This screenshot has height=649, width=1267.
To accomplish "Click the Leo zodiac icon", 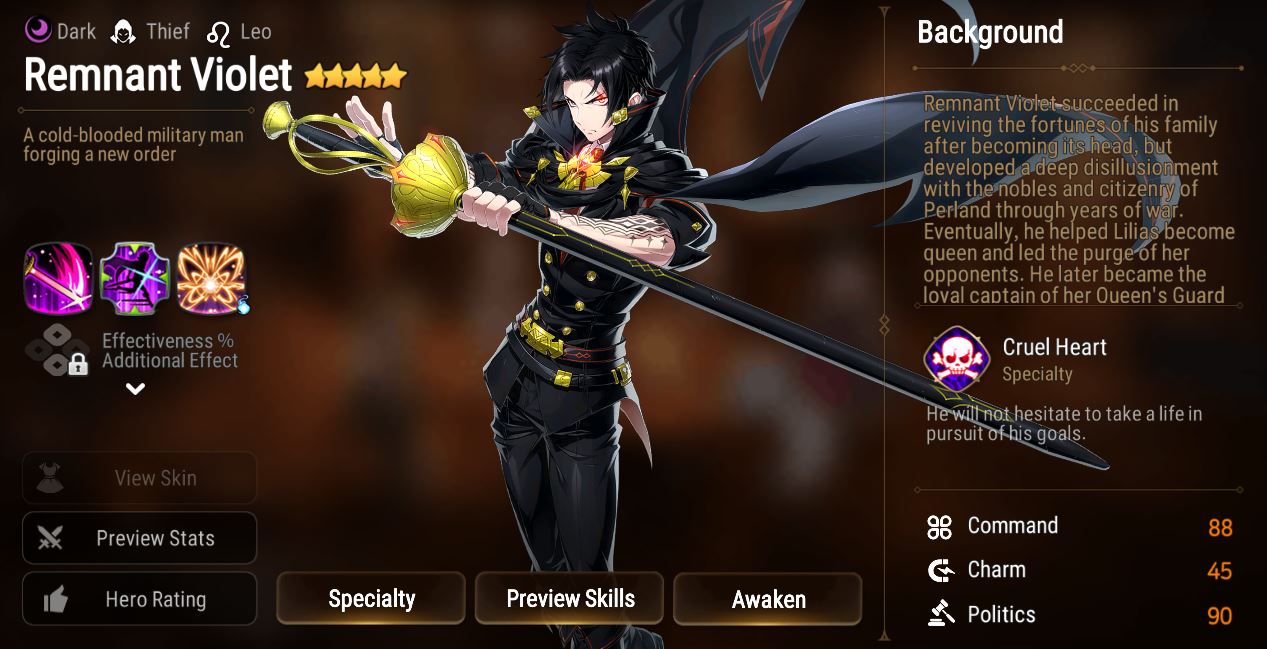I will 218,33.
